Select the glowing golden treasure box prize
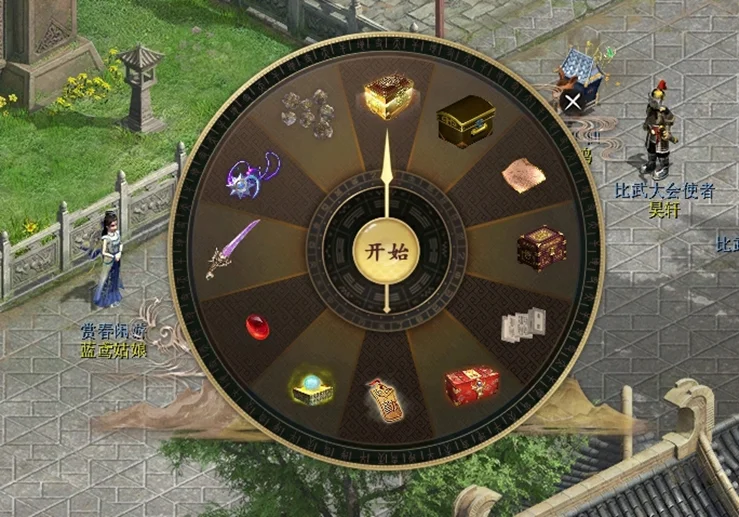Screen dimensions: 739x517 click(x=388, y=97)
